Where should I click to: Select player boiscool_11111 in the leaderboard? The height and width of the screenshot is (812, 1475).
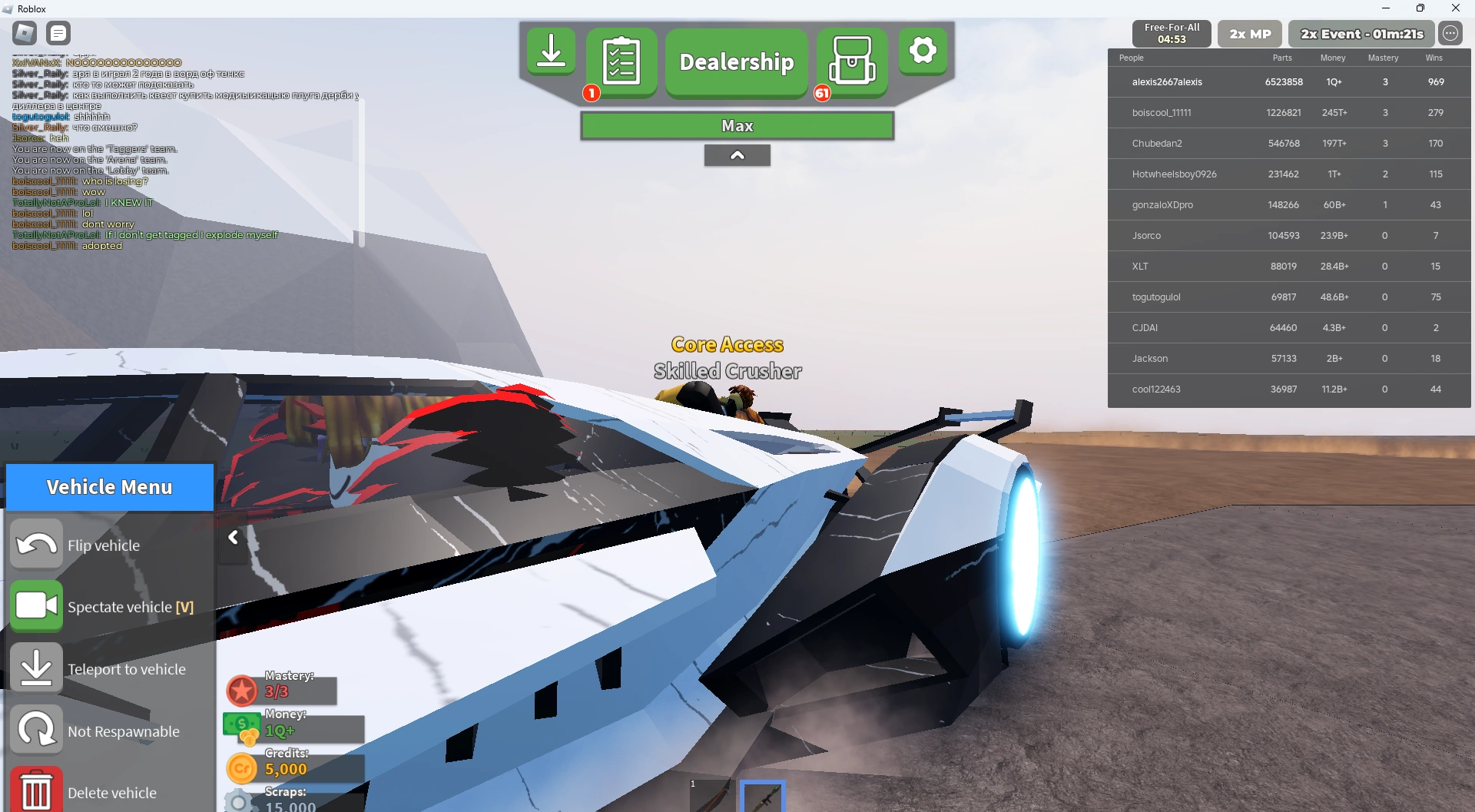pyautogui.click(x=1161, y=112)
